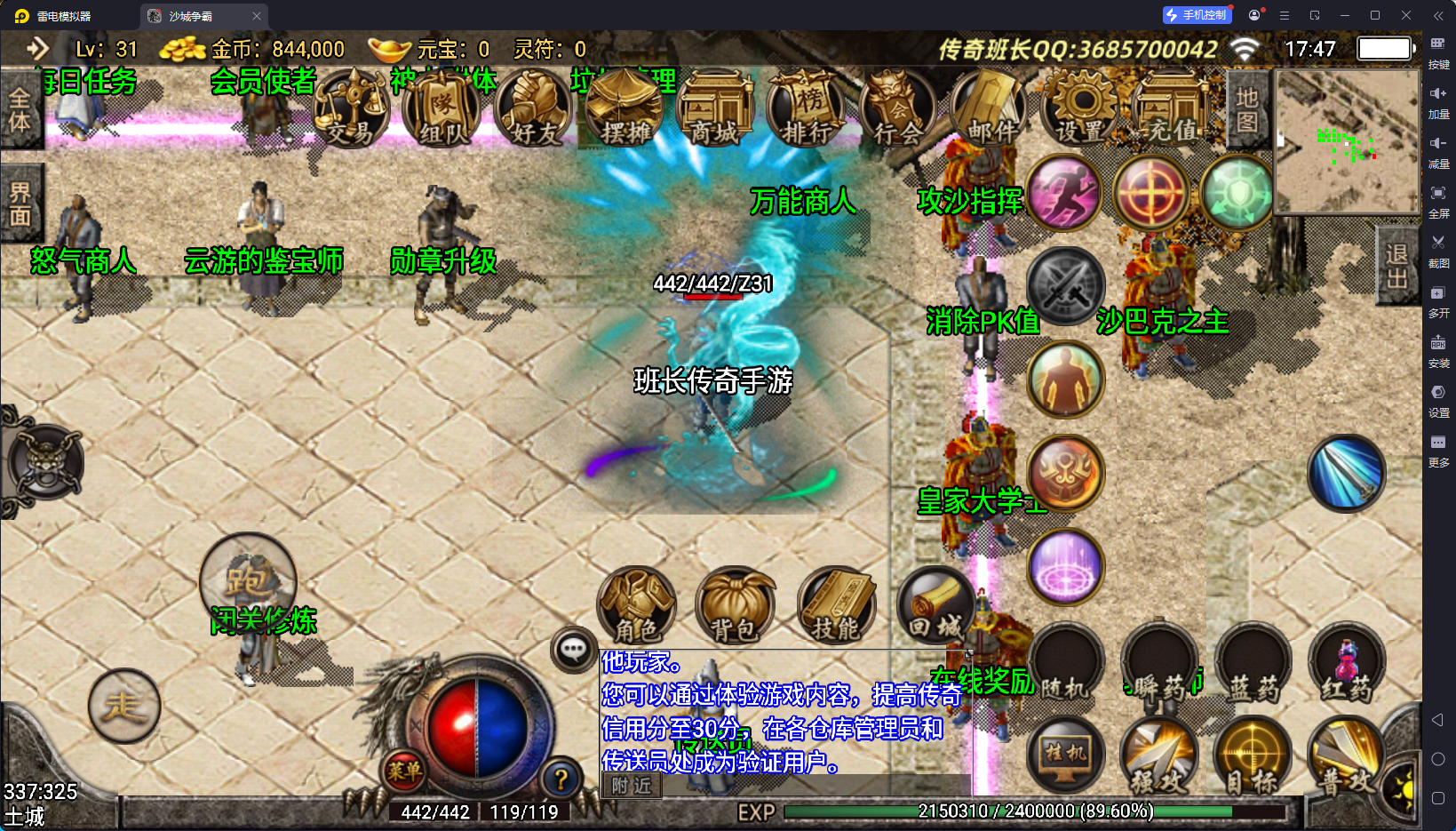Open the 附近 chat channel selector
The height and width of the screenshot is (831, 1456).
tap(630, 787)
